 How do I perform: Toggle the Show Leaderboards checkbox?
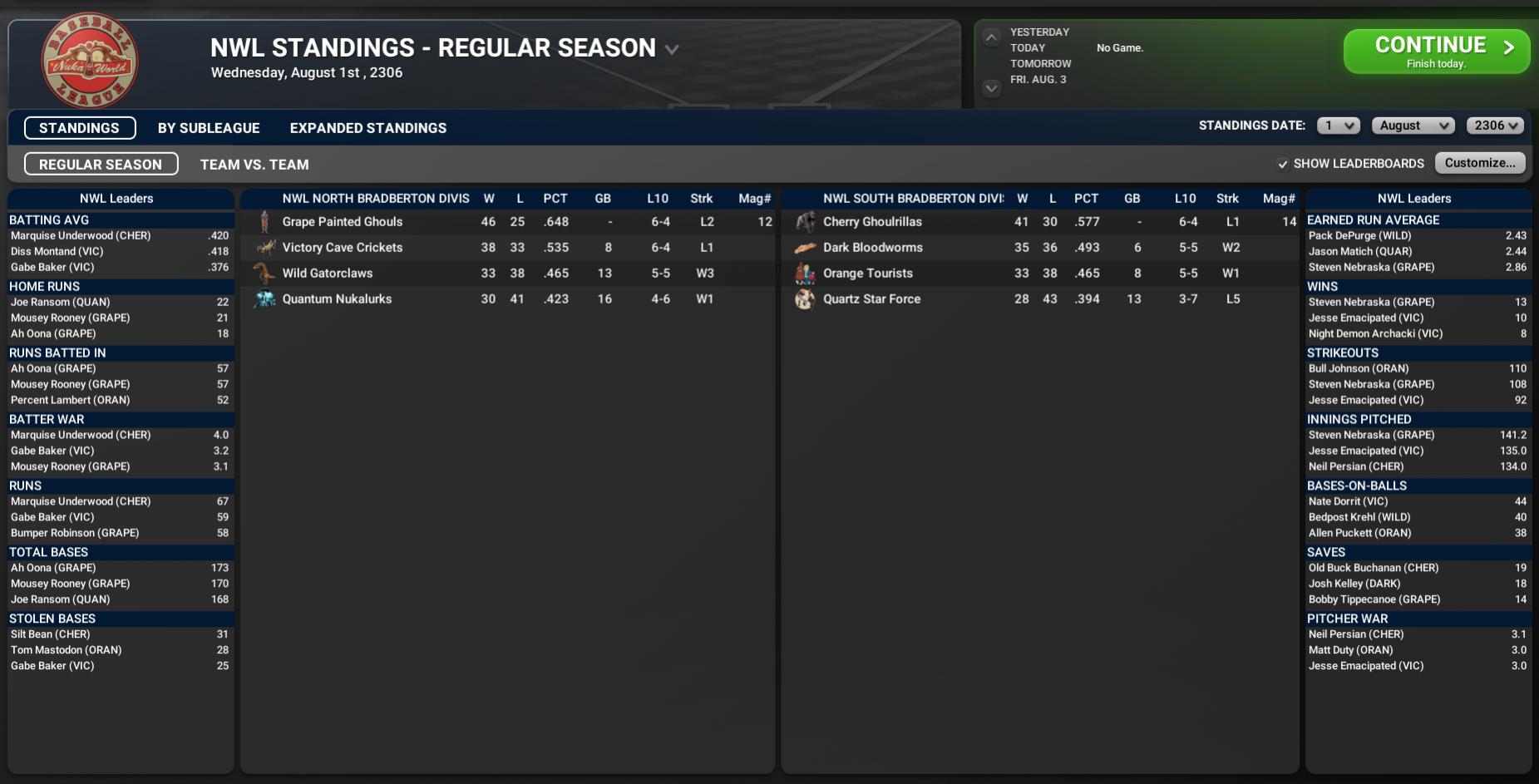point(1283,164)
